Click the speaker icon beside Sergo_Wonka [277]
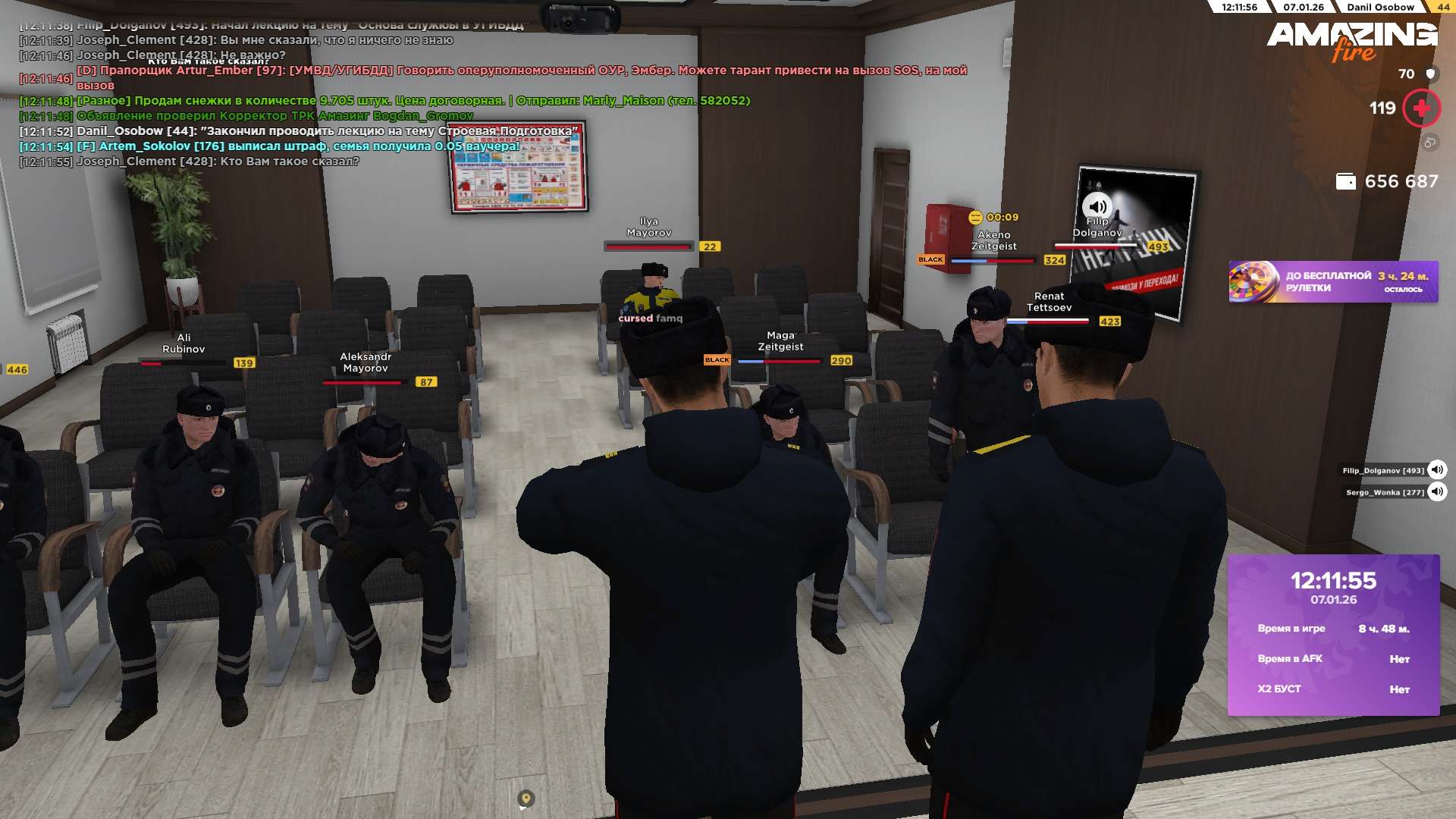 (1436, 492)
